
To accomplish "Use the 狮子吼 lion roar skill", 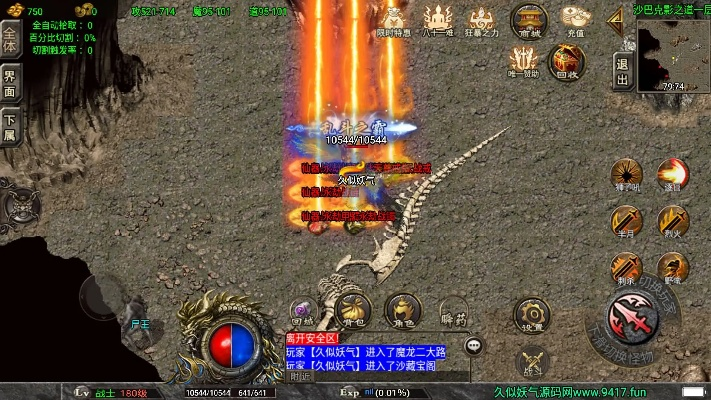I will [627, 172].
